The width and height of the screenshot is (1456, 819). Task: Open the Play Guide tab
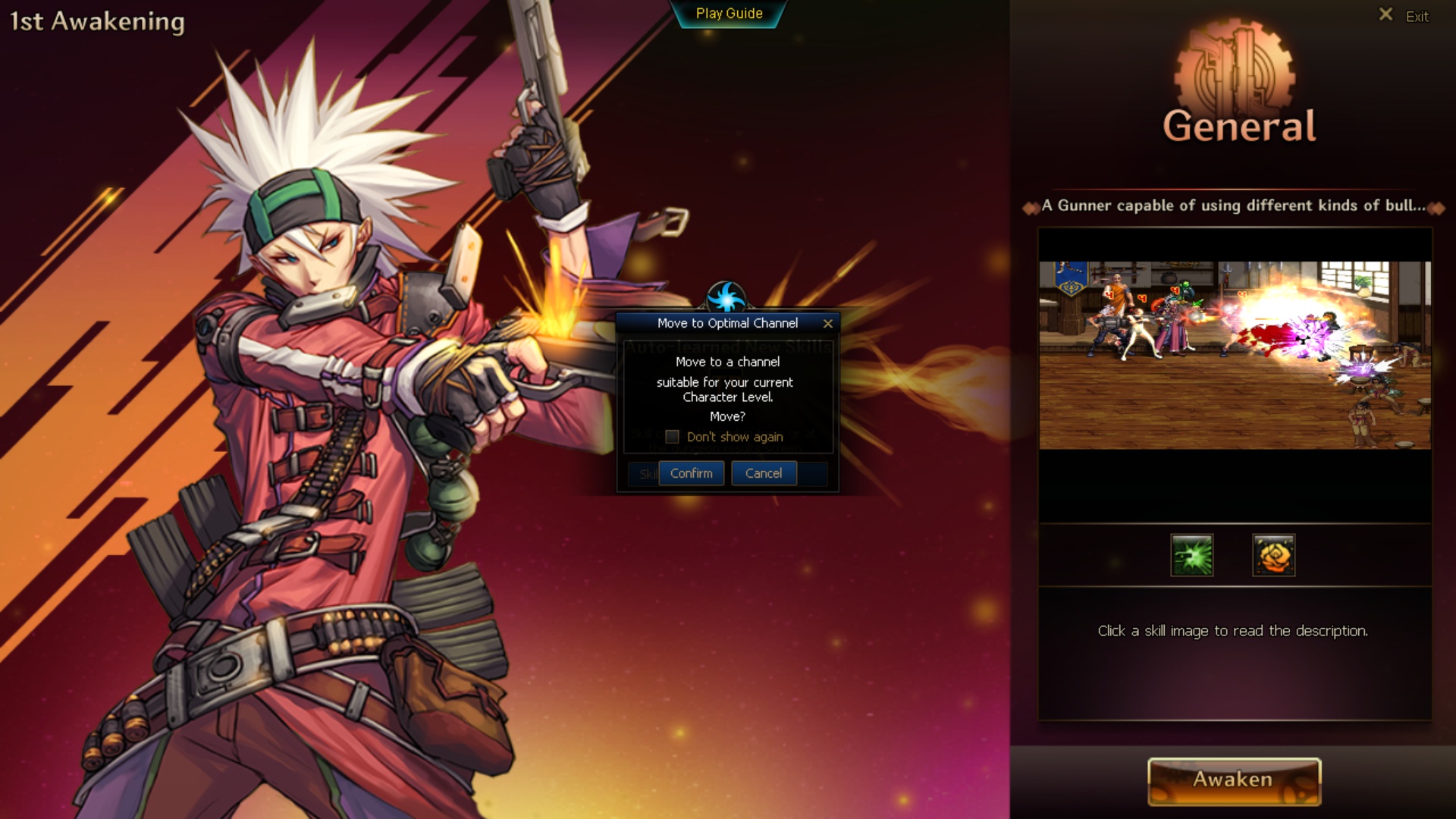tap(729, 14)
